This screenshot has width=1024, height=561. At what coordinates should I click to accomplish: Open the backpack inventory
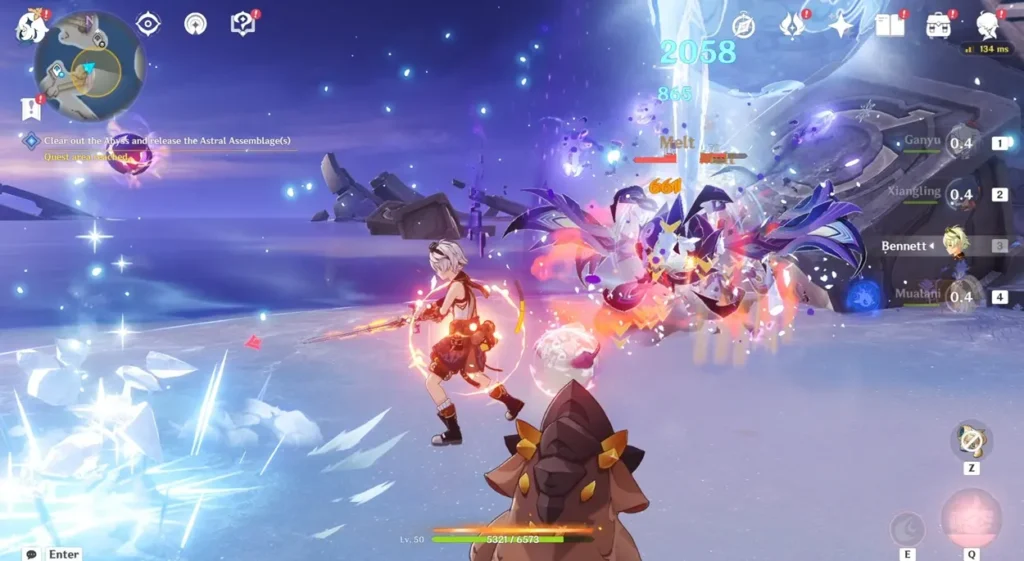[x=938, y=25]
